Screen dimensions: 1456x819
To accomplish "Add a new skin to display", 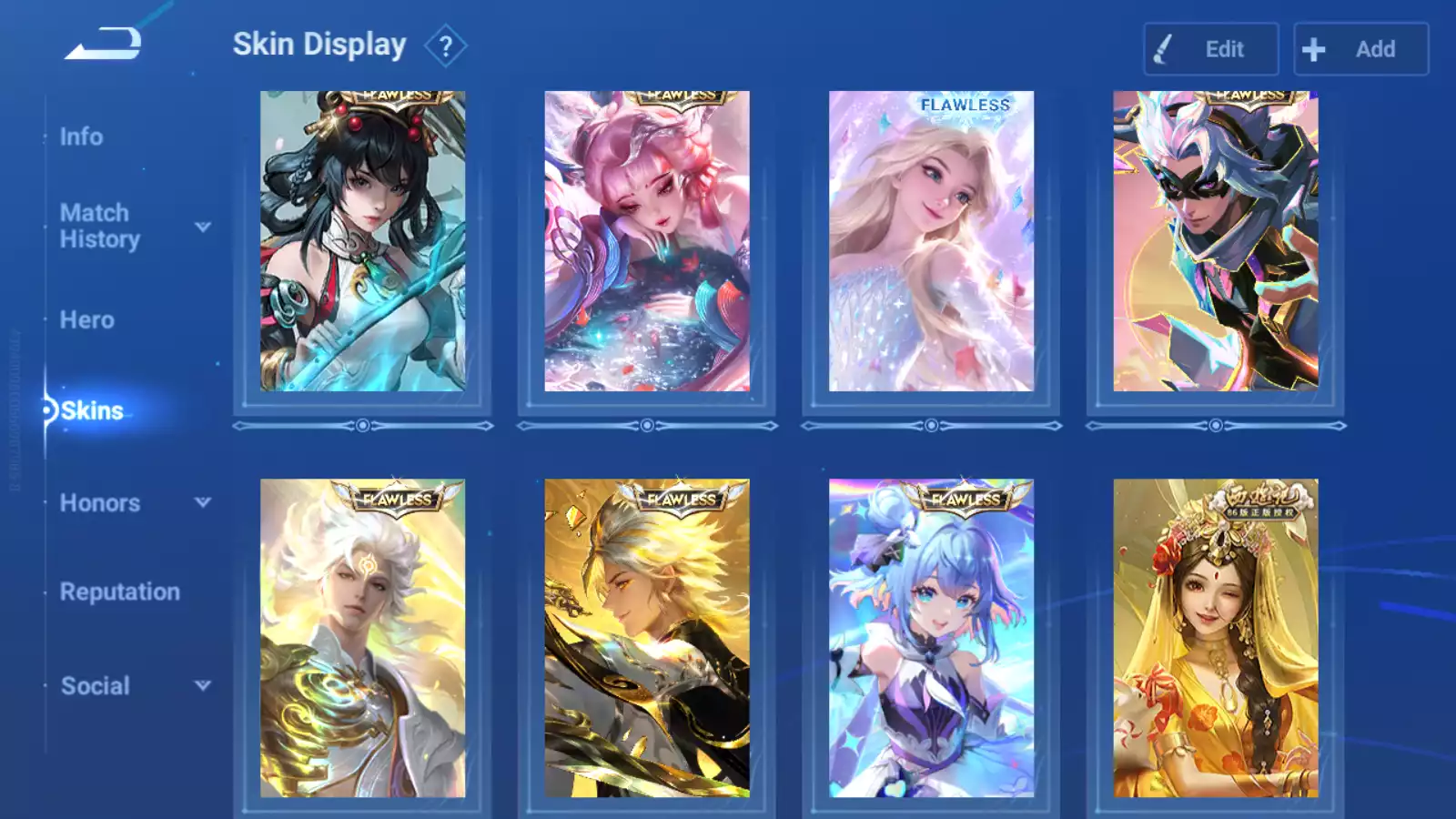I will 1360,49.
